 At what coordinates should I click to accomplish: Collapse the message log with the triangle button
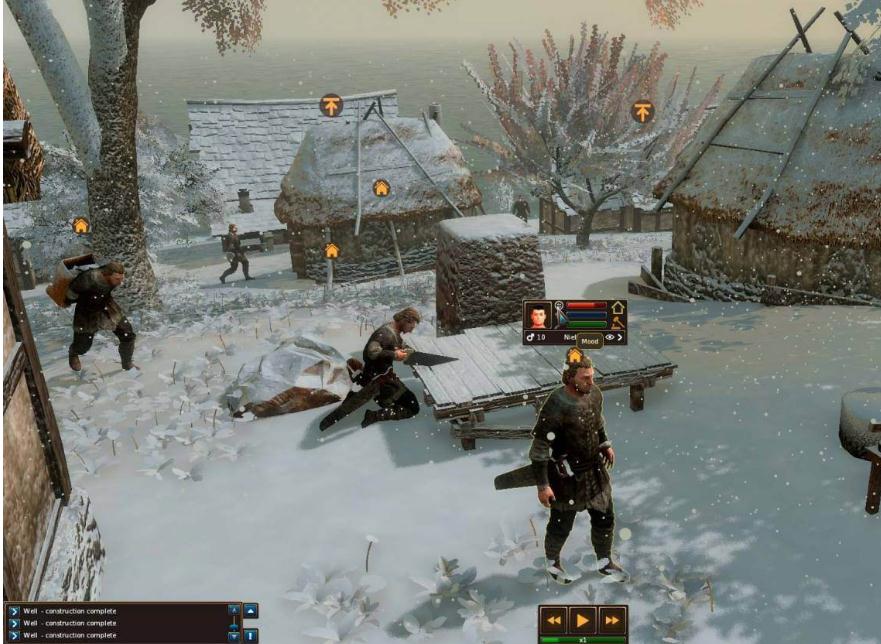[x=251, y=610]
